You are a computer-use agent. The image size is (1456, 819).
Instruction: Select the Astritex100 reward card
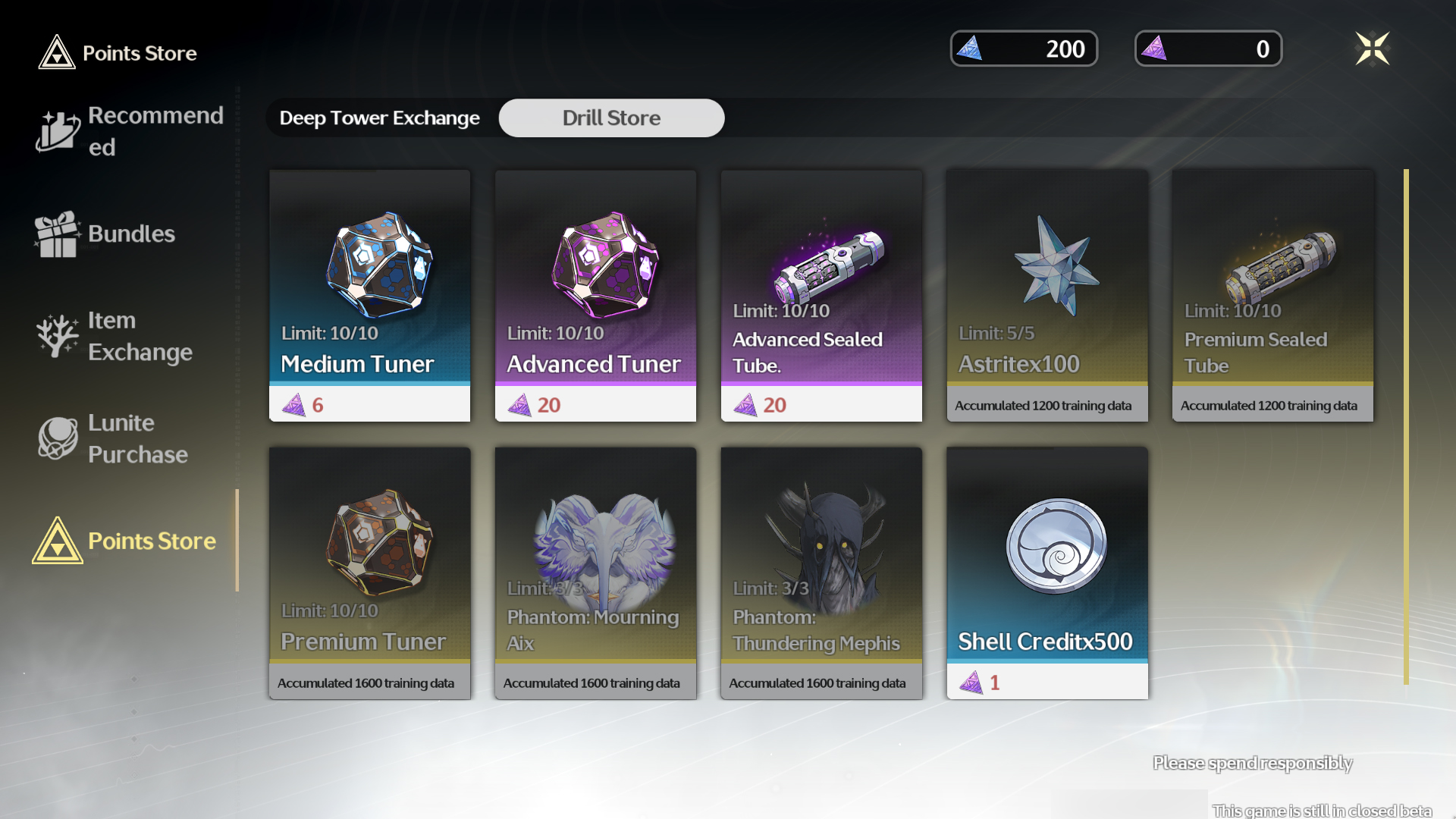[x=1046, y=295]
